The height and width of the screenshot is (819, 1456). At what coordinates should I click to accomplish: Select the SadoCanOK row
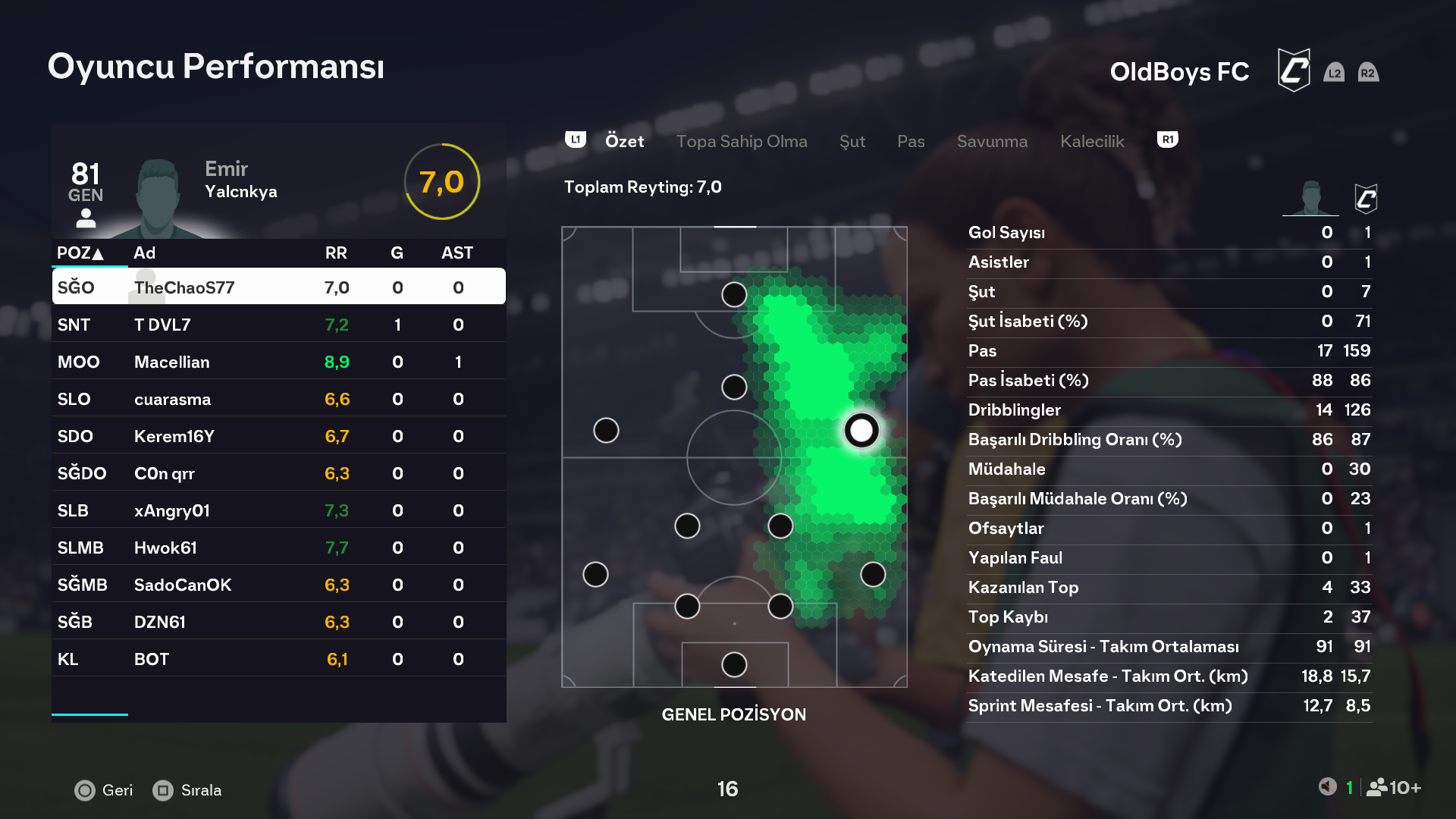coord(278,585)
